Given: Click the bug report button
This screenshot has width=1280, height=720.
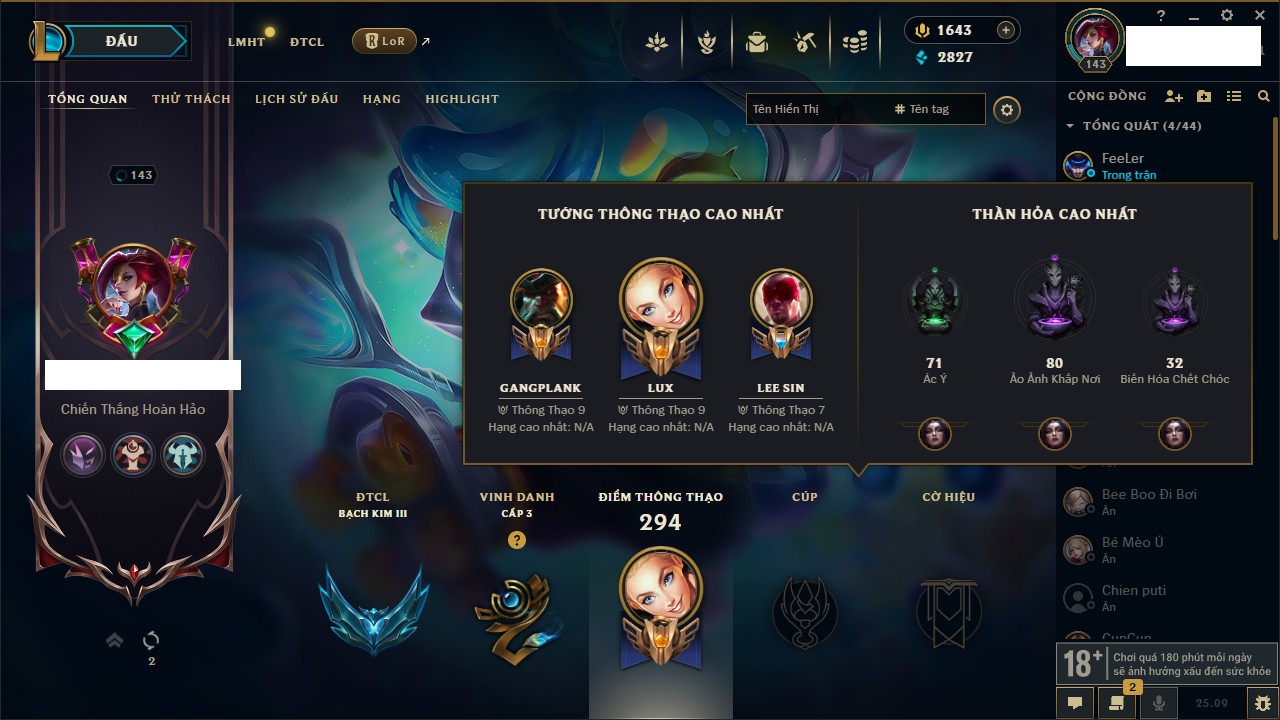Looking at the screenshot, I should (1263, 703).
